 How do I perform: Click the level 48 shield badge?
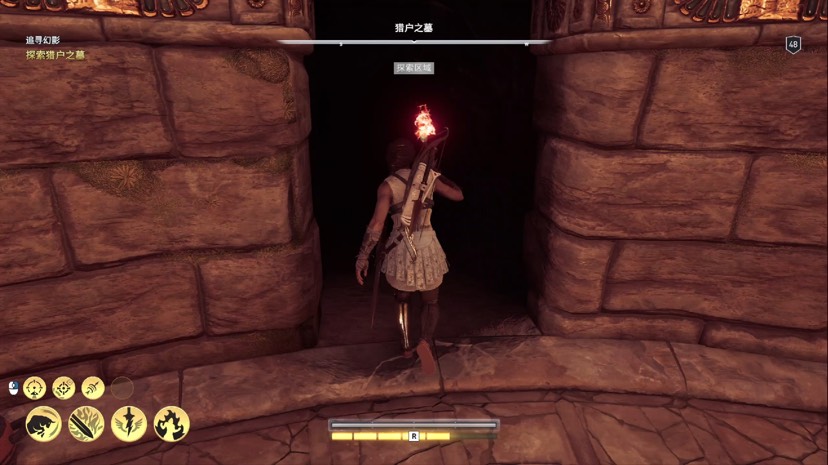(x=793, y=45)
